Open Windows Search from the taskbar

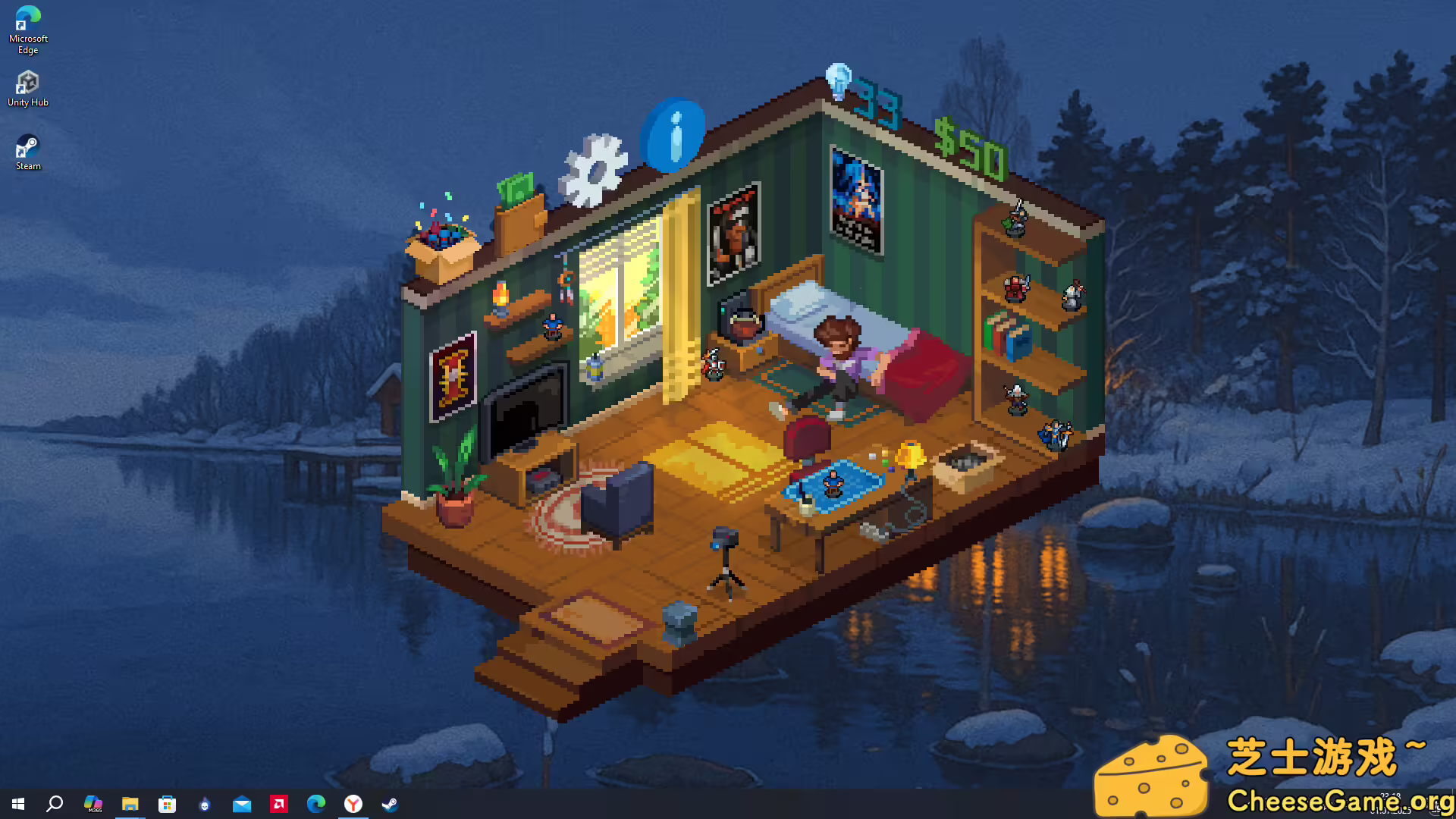point(53,804)
